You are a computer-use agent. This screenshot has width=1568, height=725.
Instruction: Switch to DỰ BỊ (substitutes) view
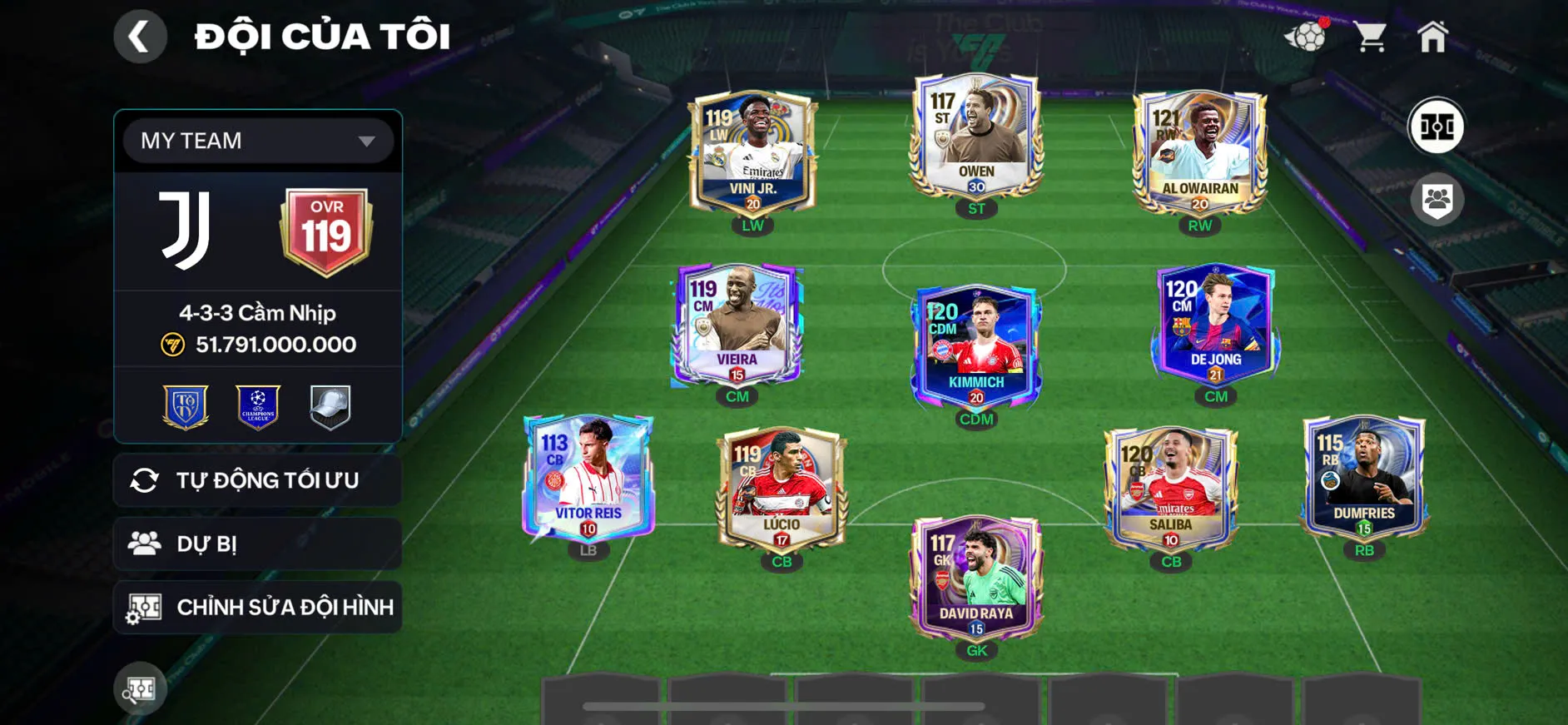click(x=256, y=544)
